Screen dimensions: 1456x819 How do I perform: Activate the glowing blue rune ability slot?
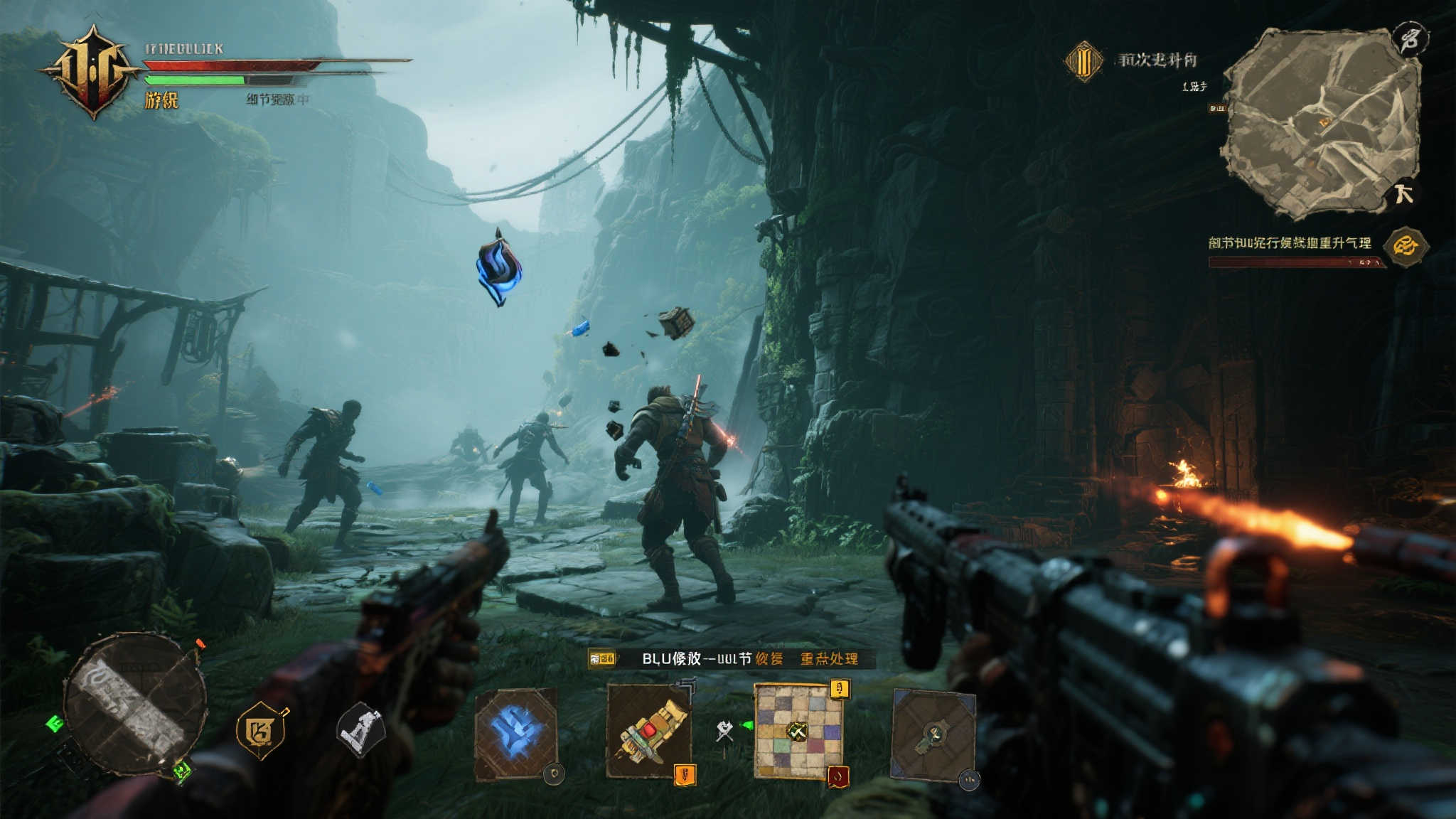coord(516,734)
